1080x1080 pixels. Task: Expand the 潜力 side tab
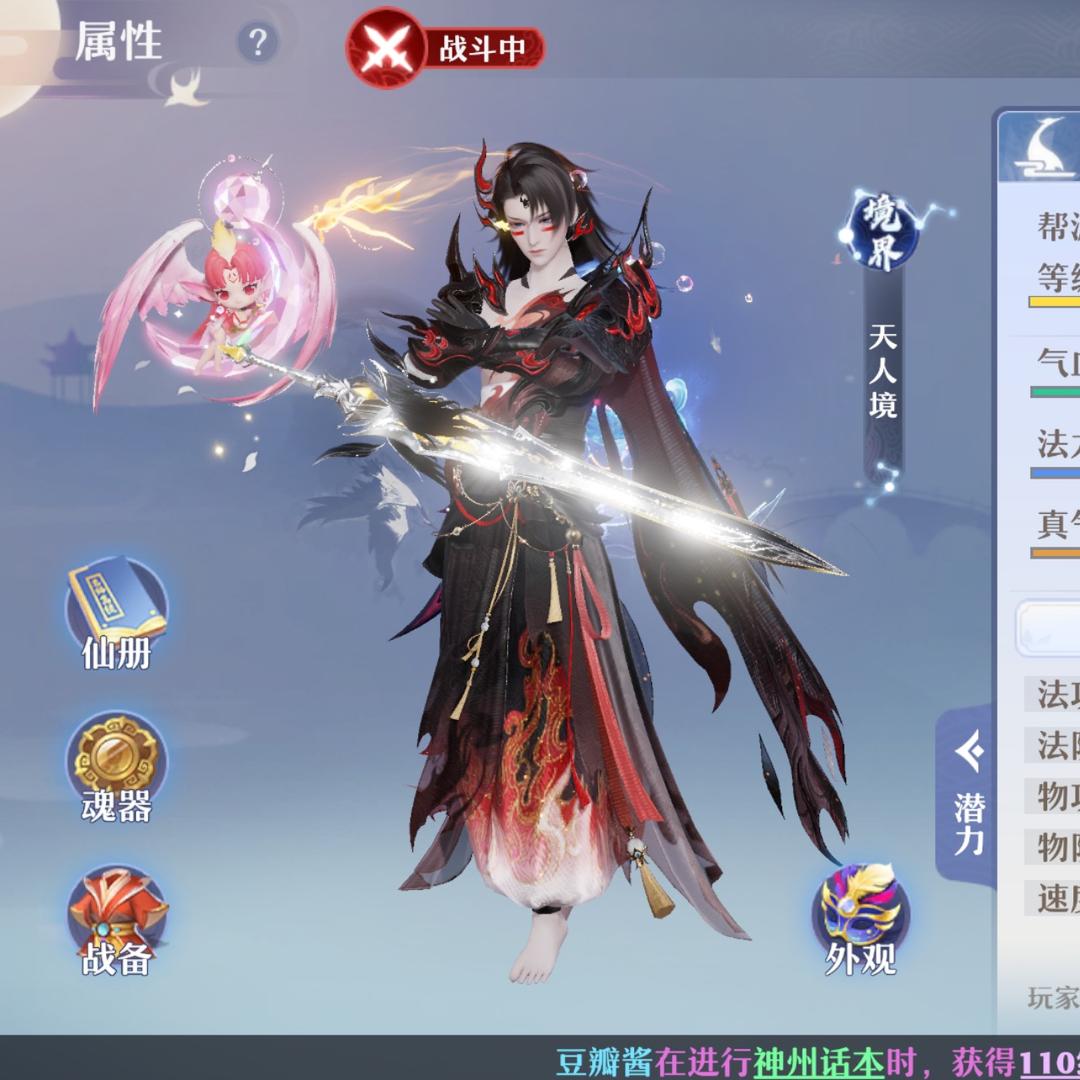tap(966, 797)
